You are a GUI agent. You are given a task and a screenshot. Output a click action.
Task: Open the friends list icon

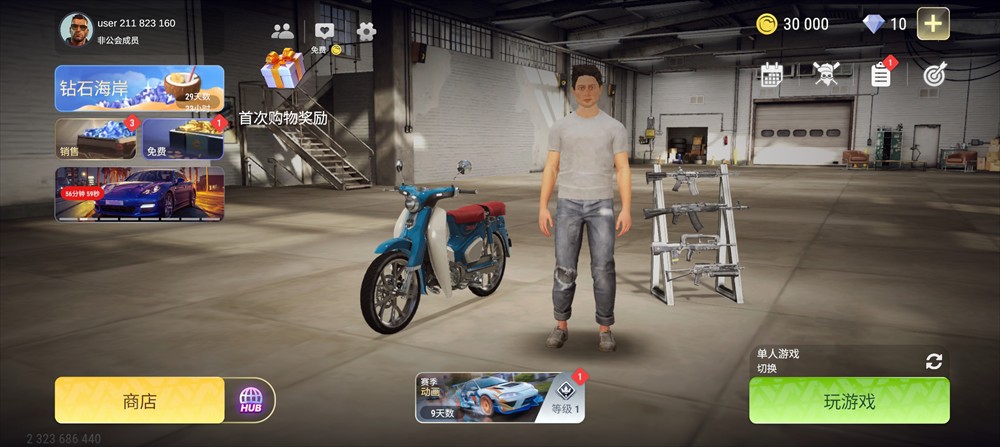pos(283,31)
